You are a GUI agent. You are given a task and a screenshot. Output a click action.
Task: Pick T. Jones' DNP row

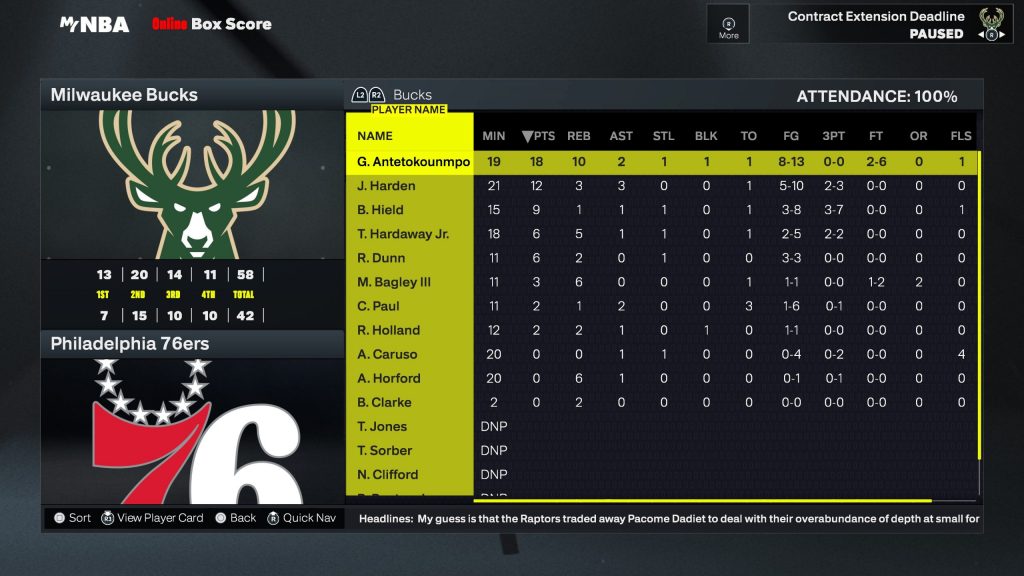point(382,426)
